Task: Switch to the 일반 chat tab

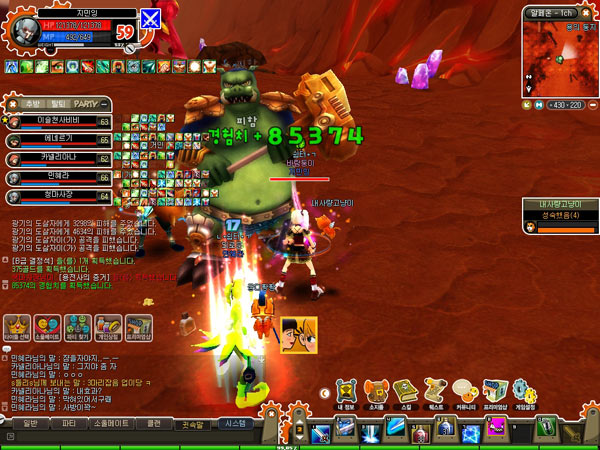Action: coord(30,423)
